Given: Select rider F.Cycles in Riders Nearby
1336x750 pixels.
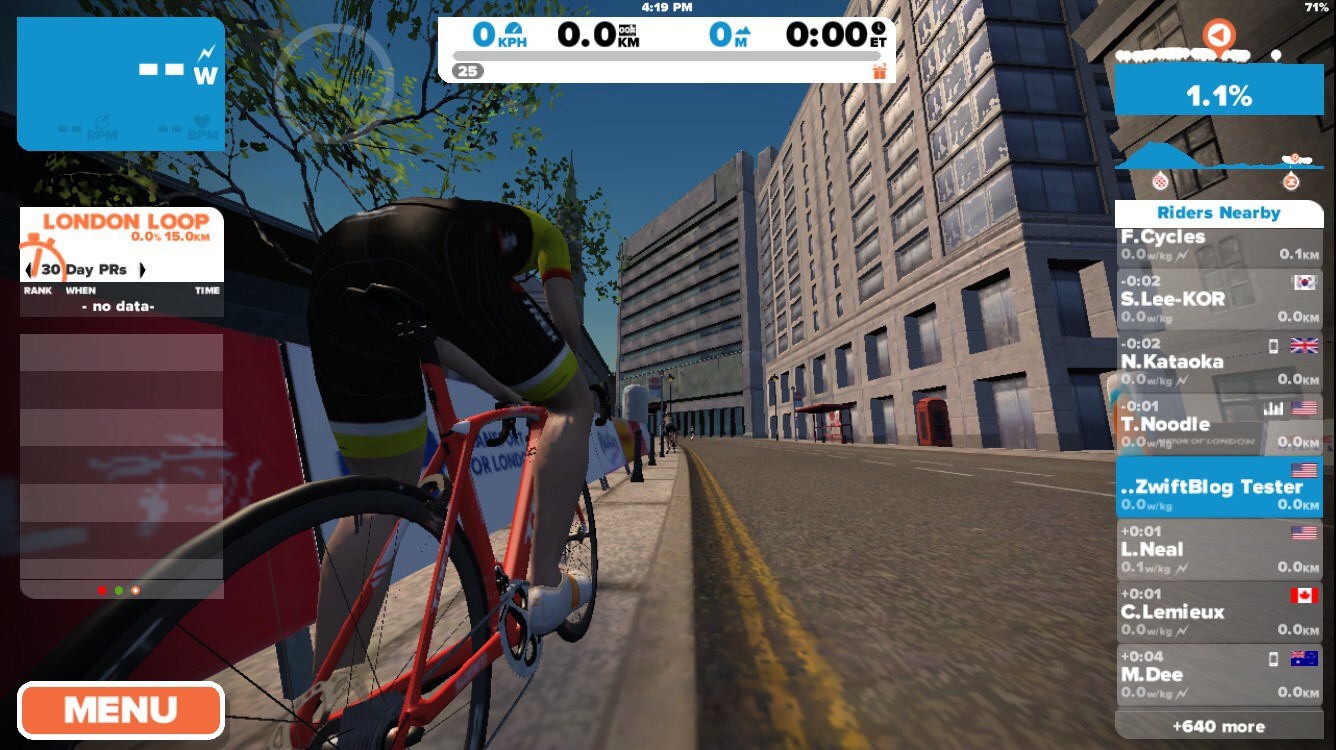Looking at the screenshot, I should pyautogui.click(x=1218, y=246).
